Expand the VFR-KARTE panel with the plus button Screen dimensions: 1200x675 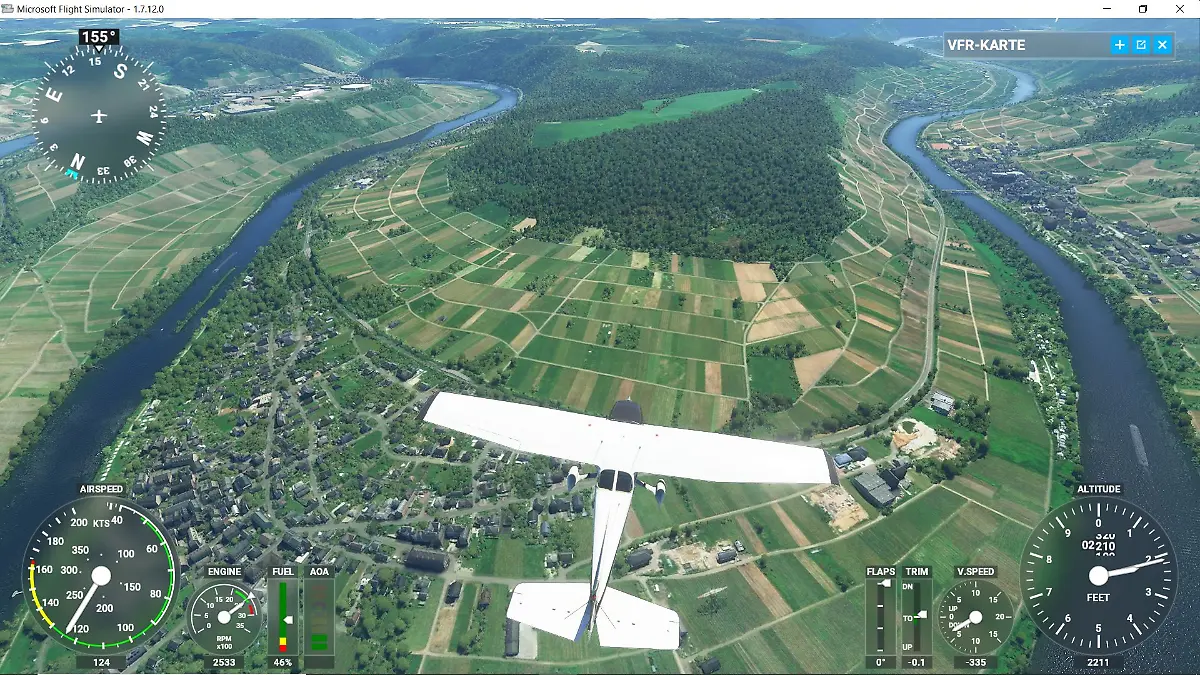1120,45
